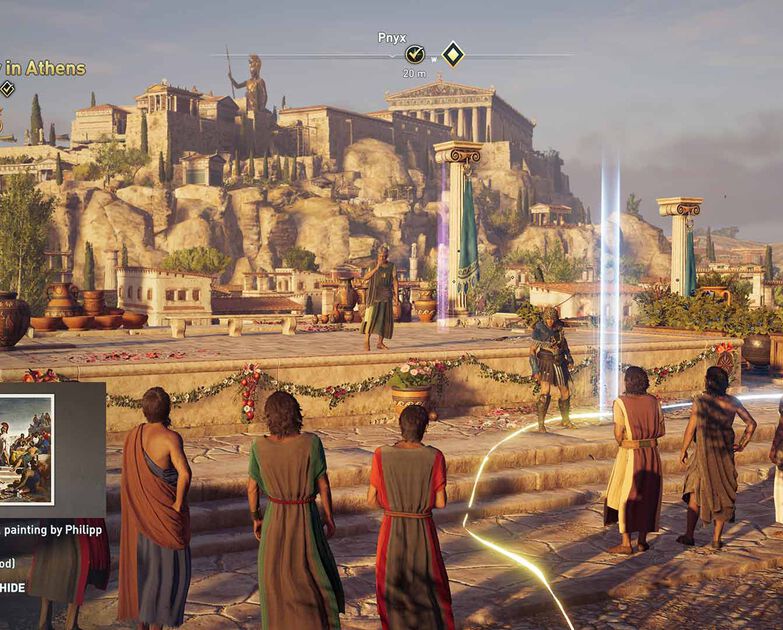Open the tour title ending in "in Athens"
This screenshot has height=630, width=783.
pyautogui.click(x=44, y=68)
